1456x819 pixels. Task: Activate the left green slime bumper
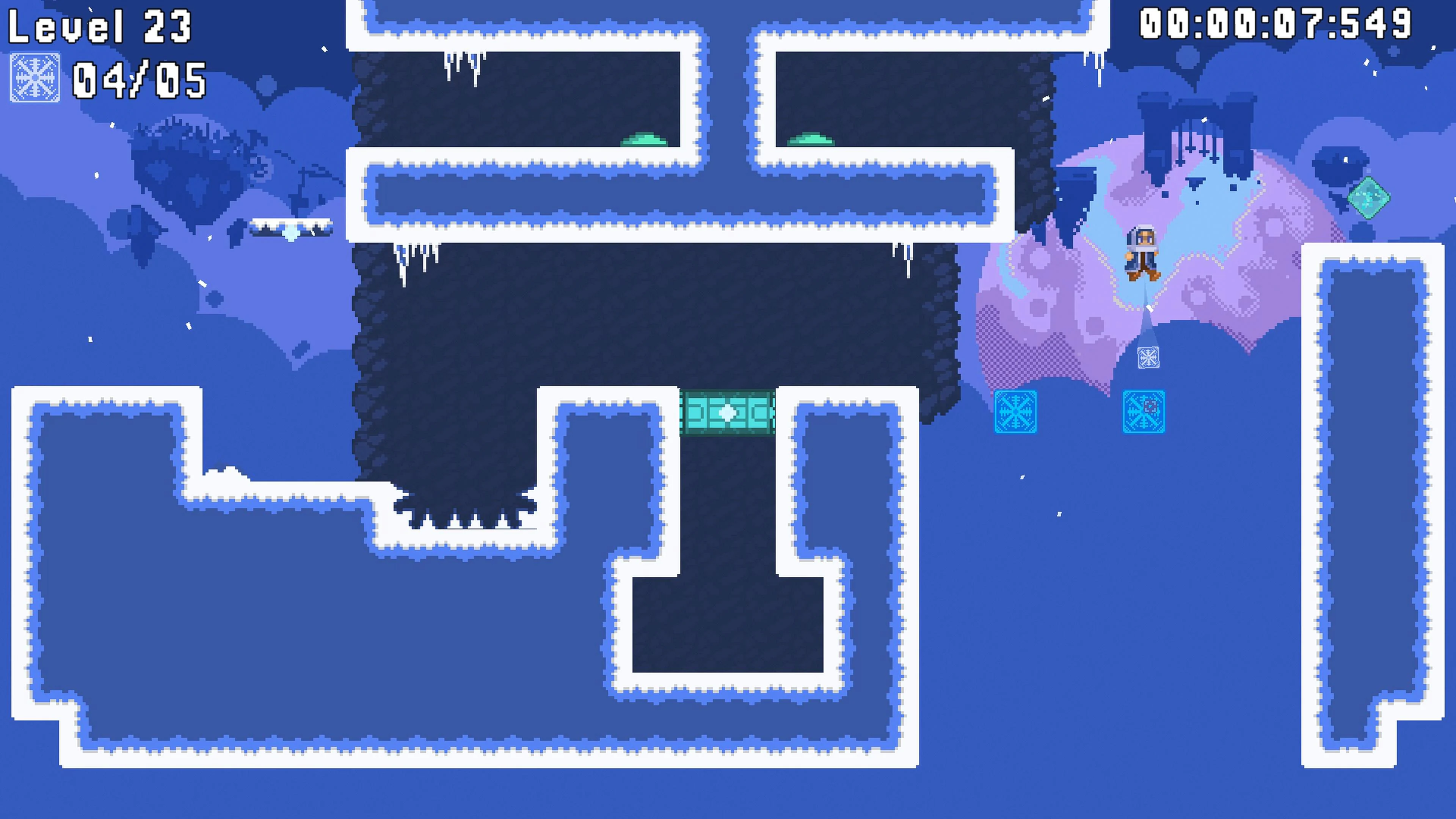tap(644, 140)
